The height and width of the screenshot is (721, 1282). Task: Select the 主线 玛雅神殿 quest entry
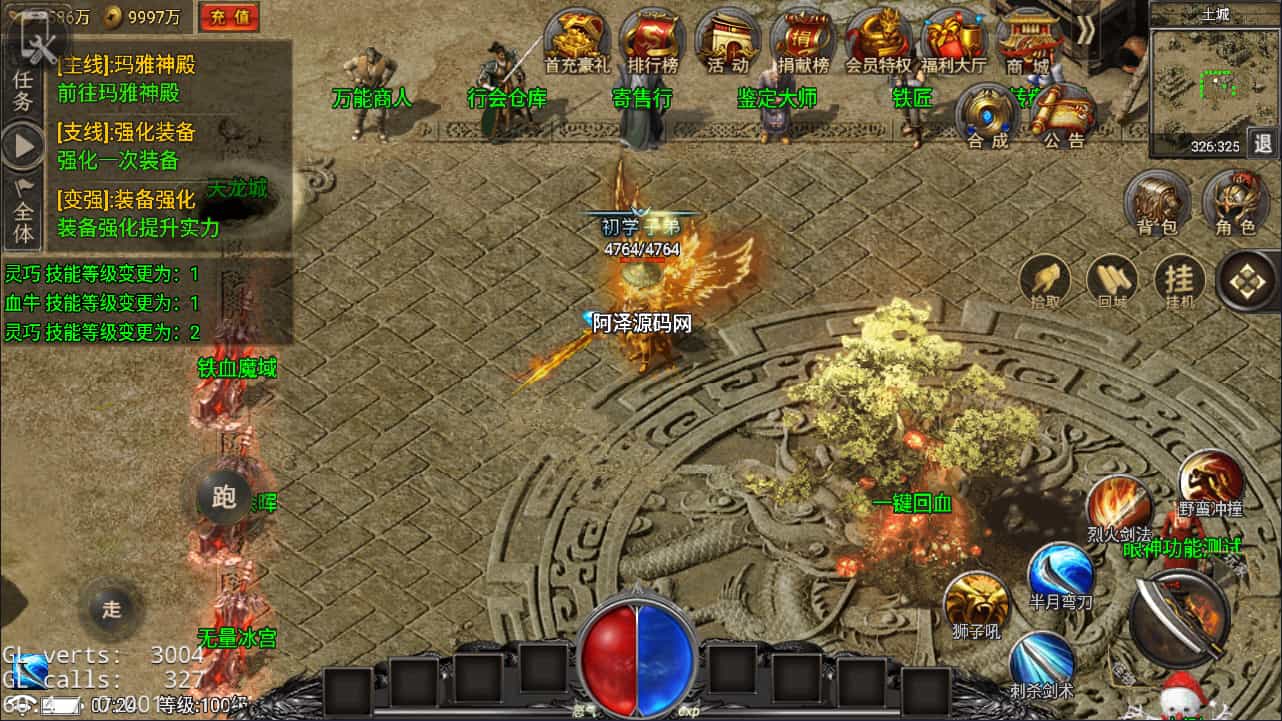pos(126,78)
